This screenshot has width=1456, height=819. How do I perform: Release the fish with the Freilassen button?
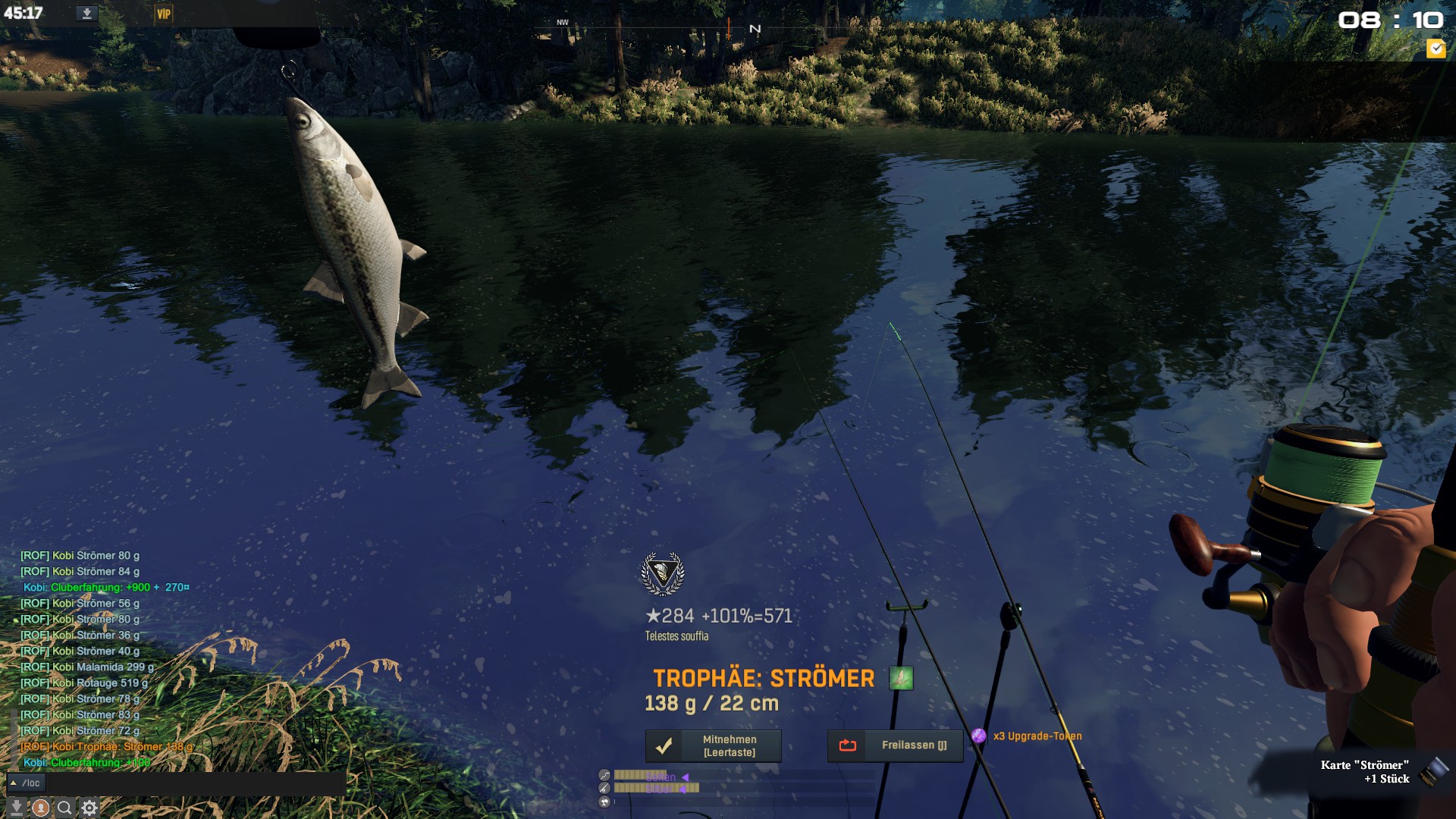(895, 746)
